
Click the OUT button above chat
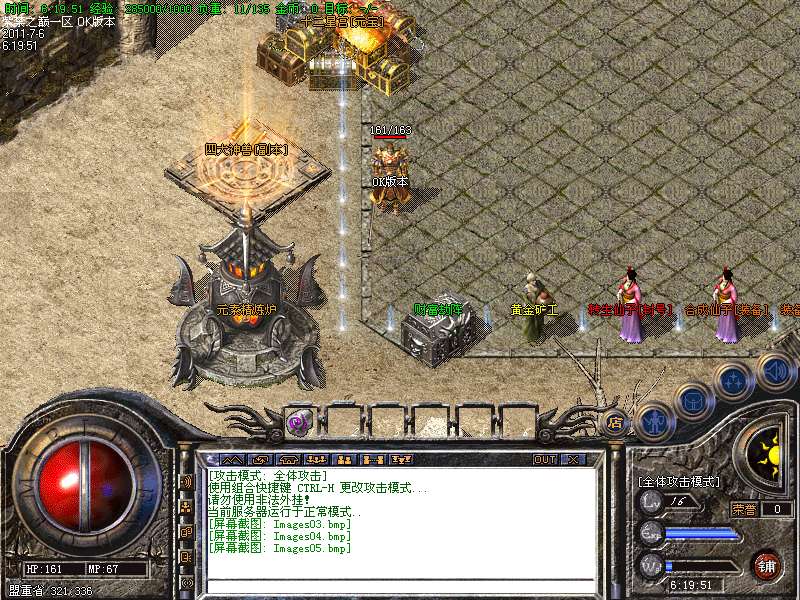[x=545, y=460]
